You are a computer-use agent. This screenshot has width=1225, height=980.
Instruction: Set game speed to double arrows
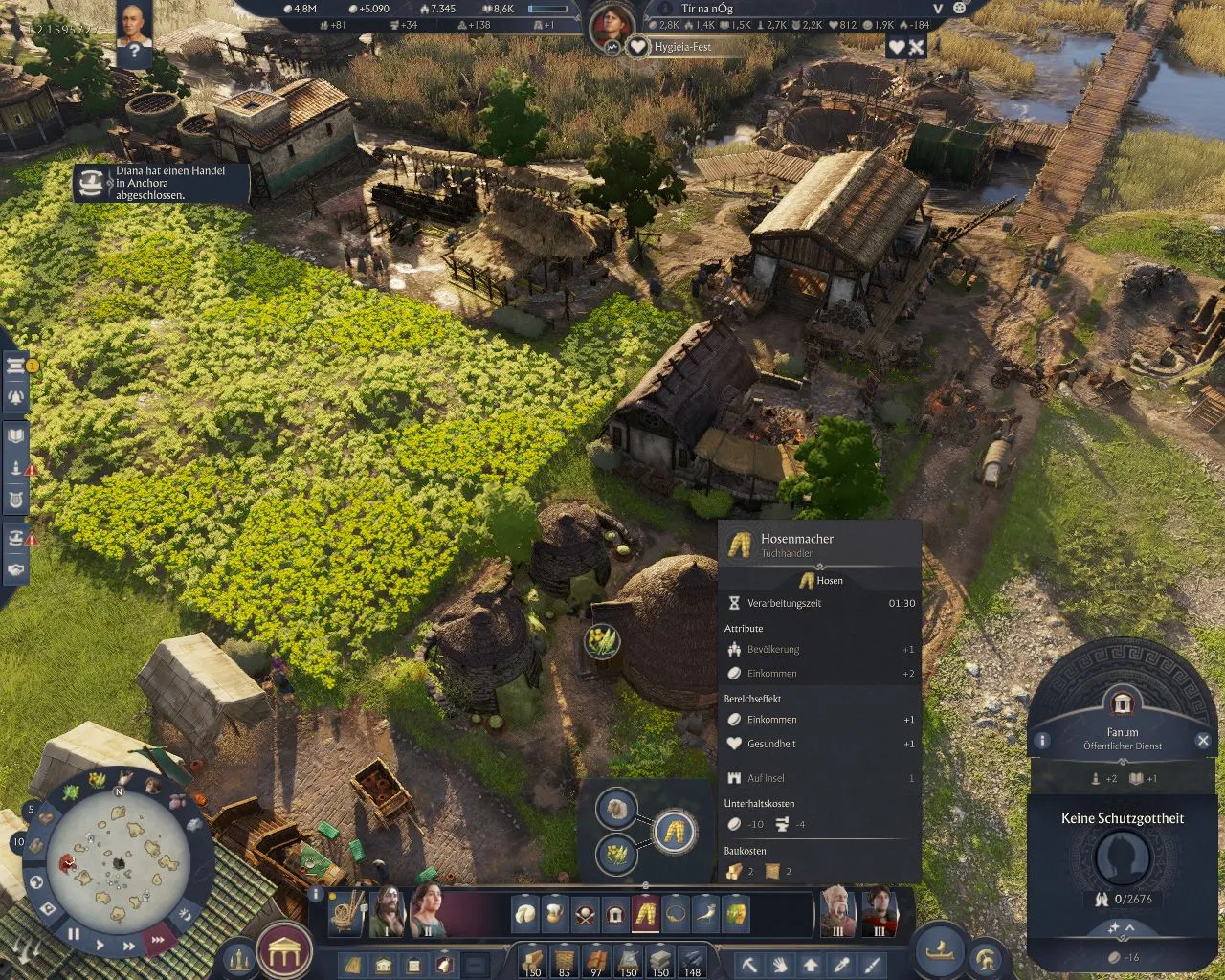coord(128,946)
